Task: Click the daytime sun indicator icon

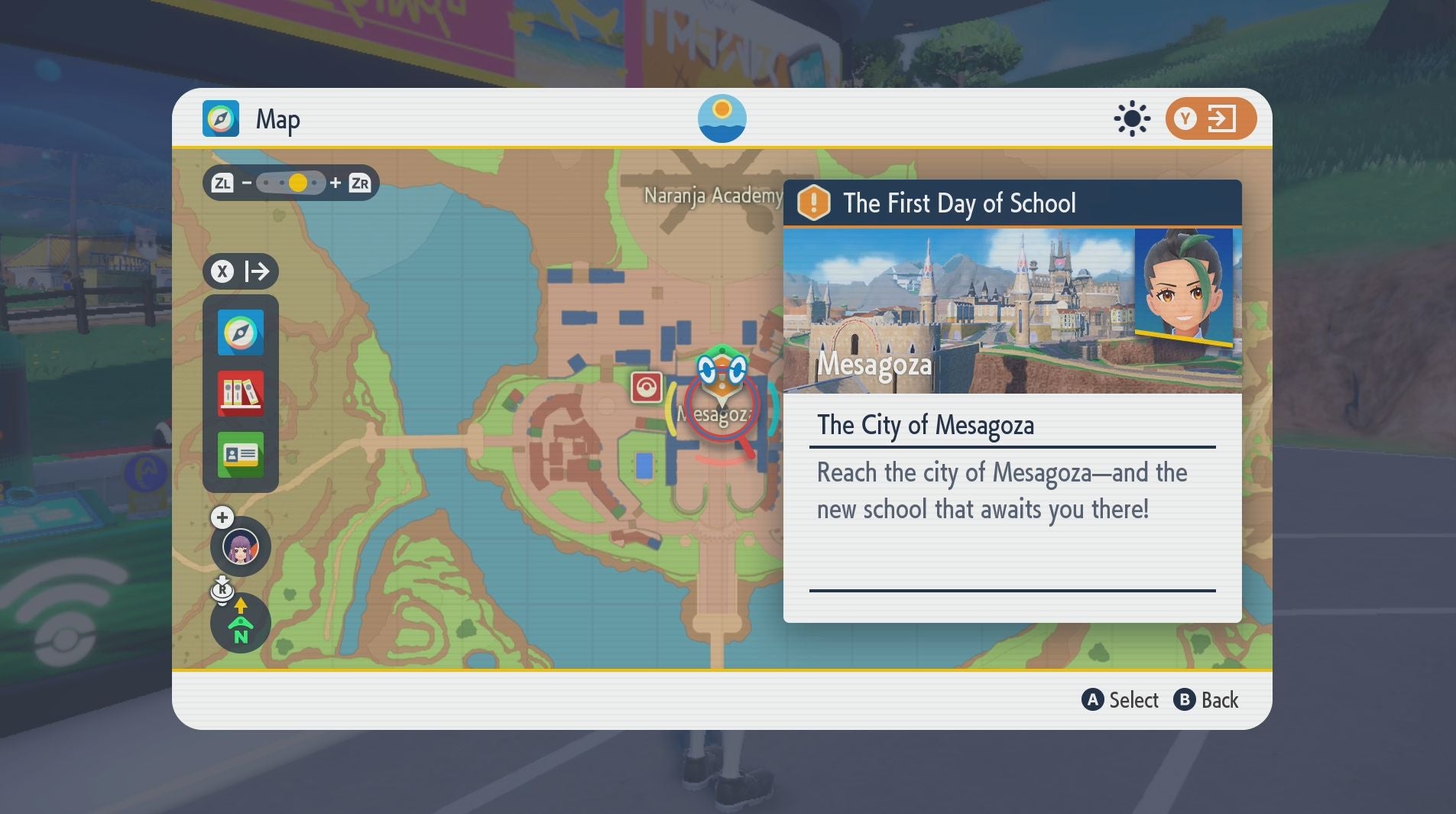Action: point(1132,118)
